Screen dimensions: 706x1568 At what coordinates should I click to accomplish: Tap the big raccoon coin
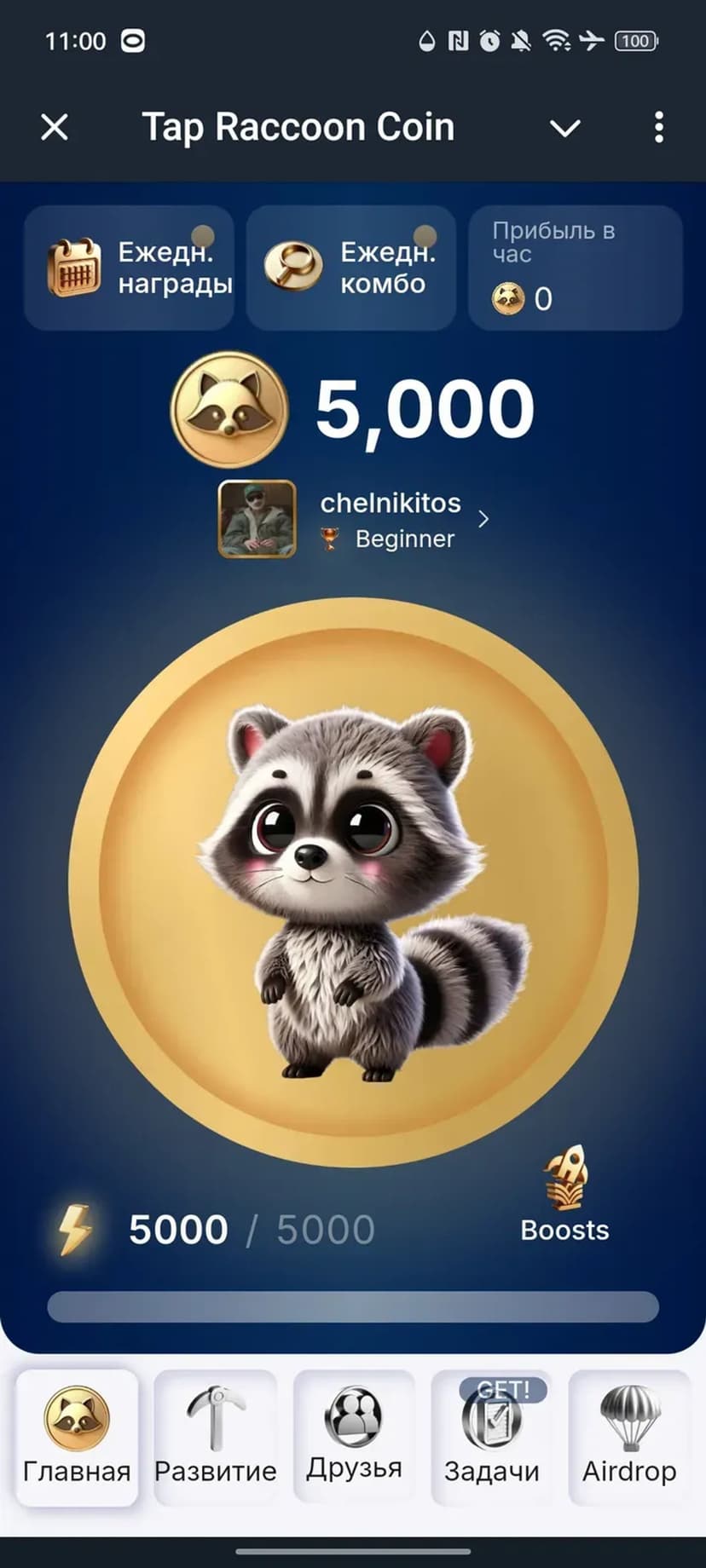click(x=353, y=882)
